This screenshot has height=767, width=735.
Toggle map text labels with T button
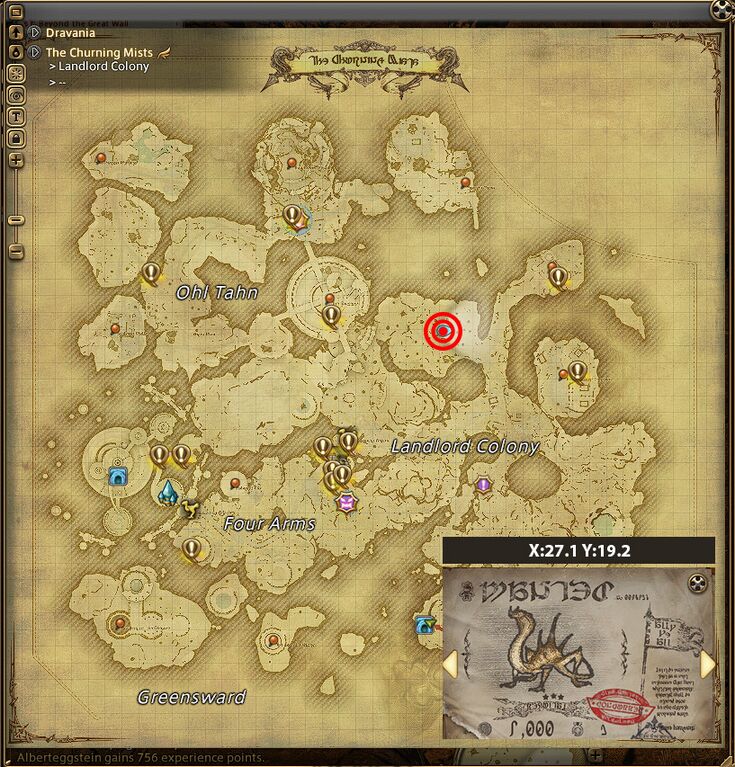pos(16,116)
